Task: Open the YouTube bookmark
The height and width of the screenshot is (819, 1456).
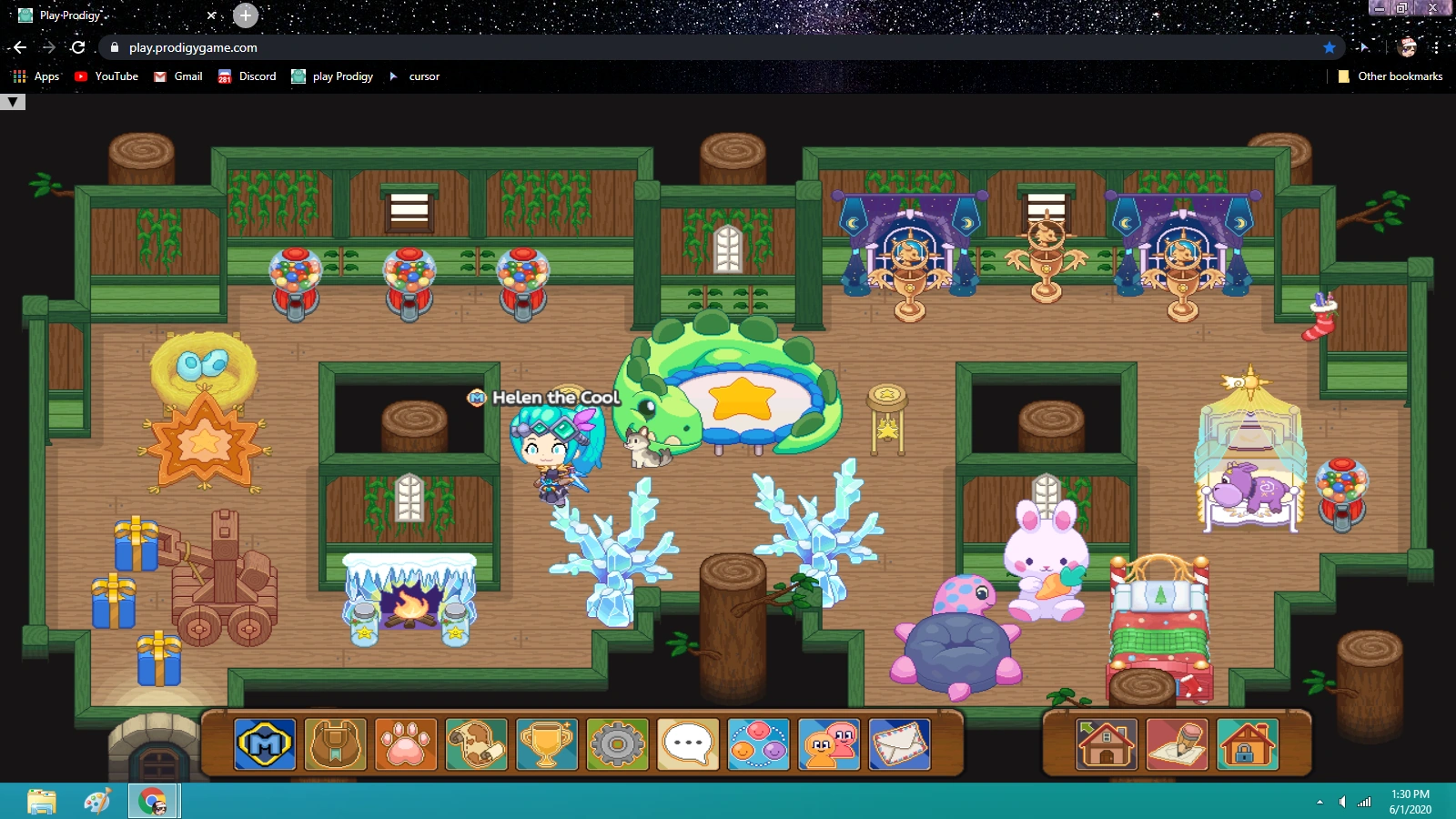Action: click(x=106, y=76)
